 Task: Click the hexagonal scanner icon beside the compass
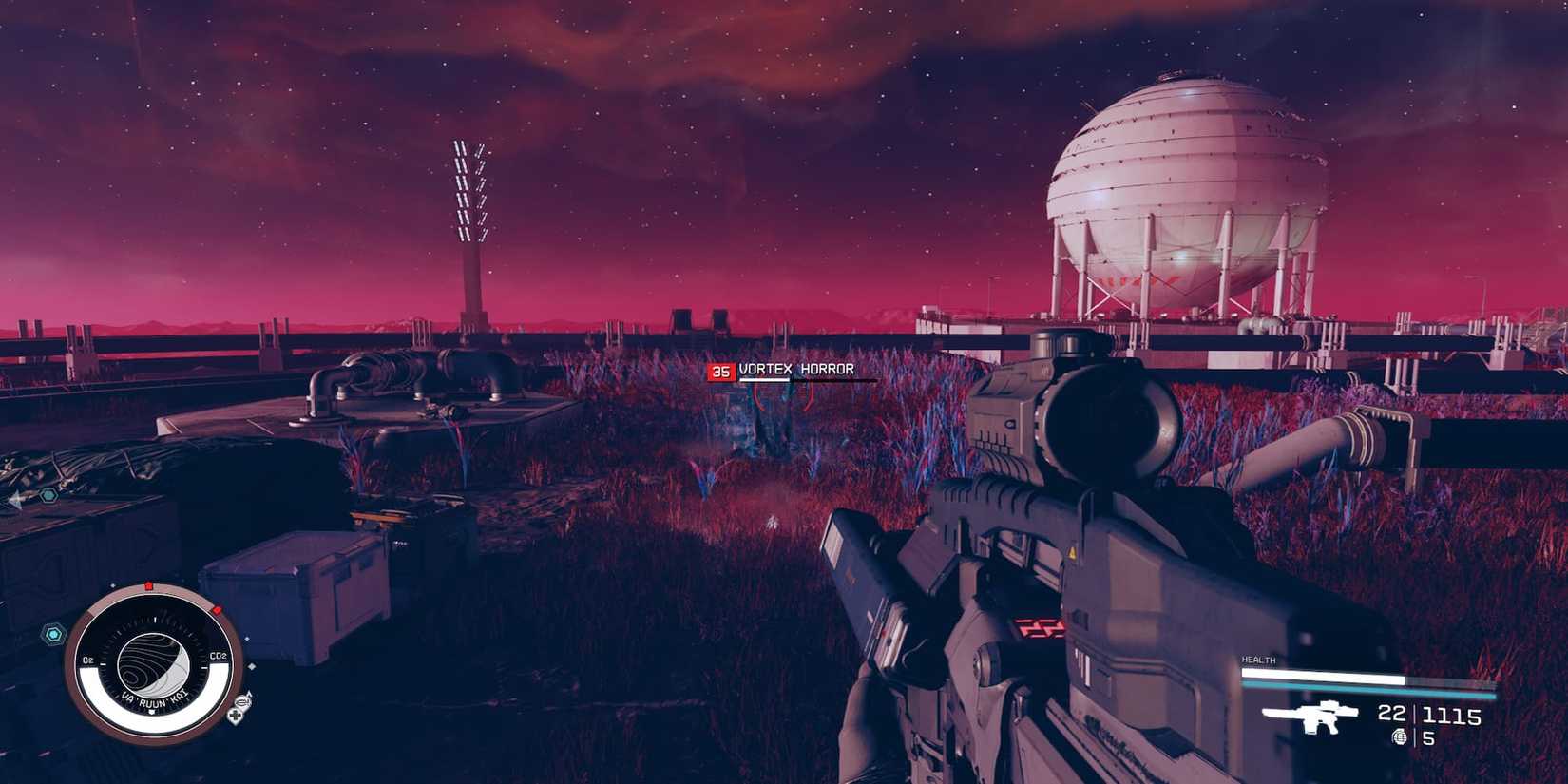click(x=53, y=634)
